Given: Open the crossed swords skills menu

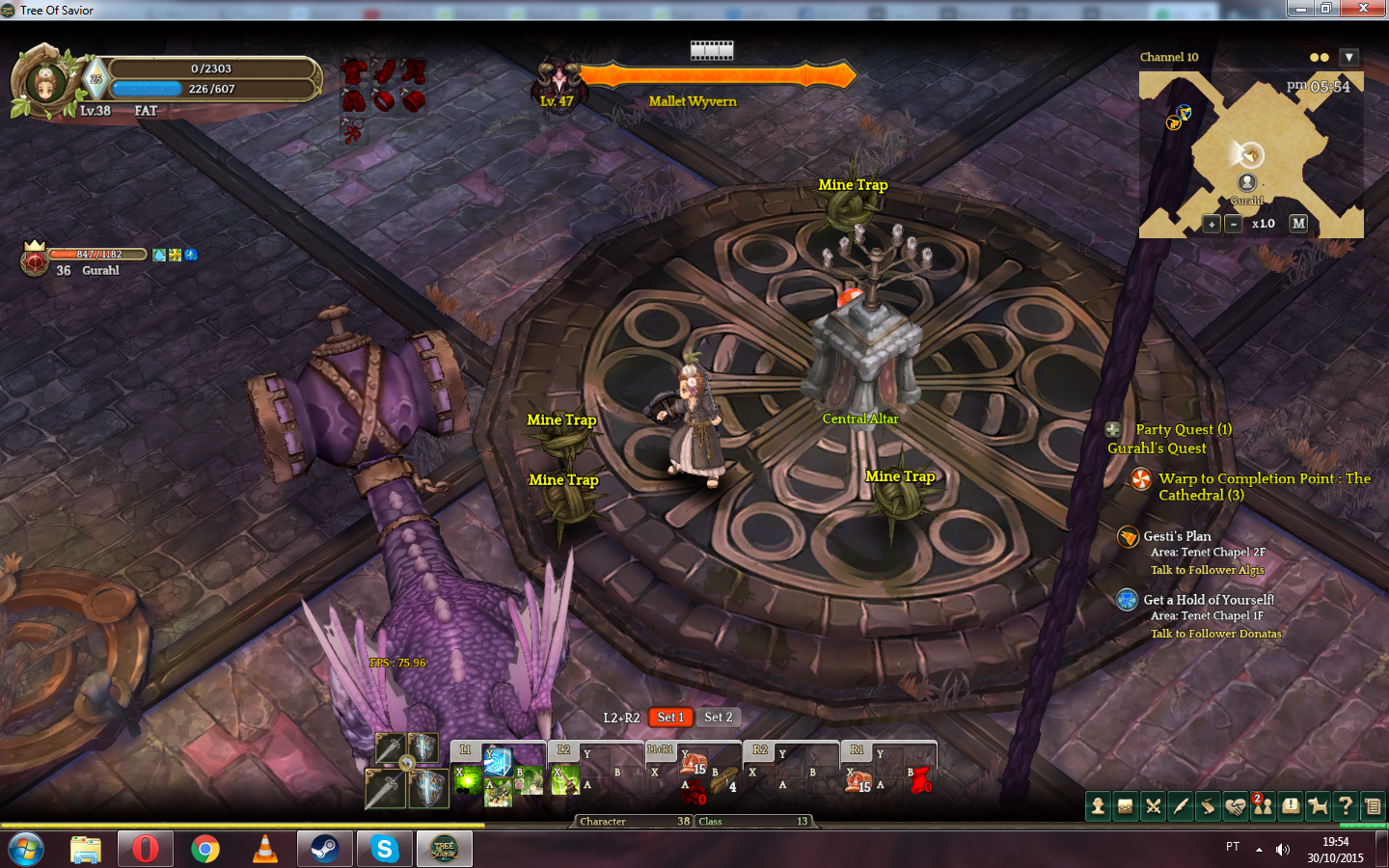Looking at the screenshot, I should pos(1153,806).
